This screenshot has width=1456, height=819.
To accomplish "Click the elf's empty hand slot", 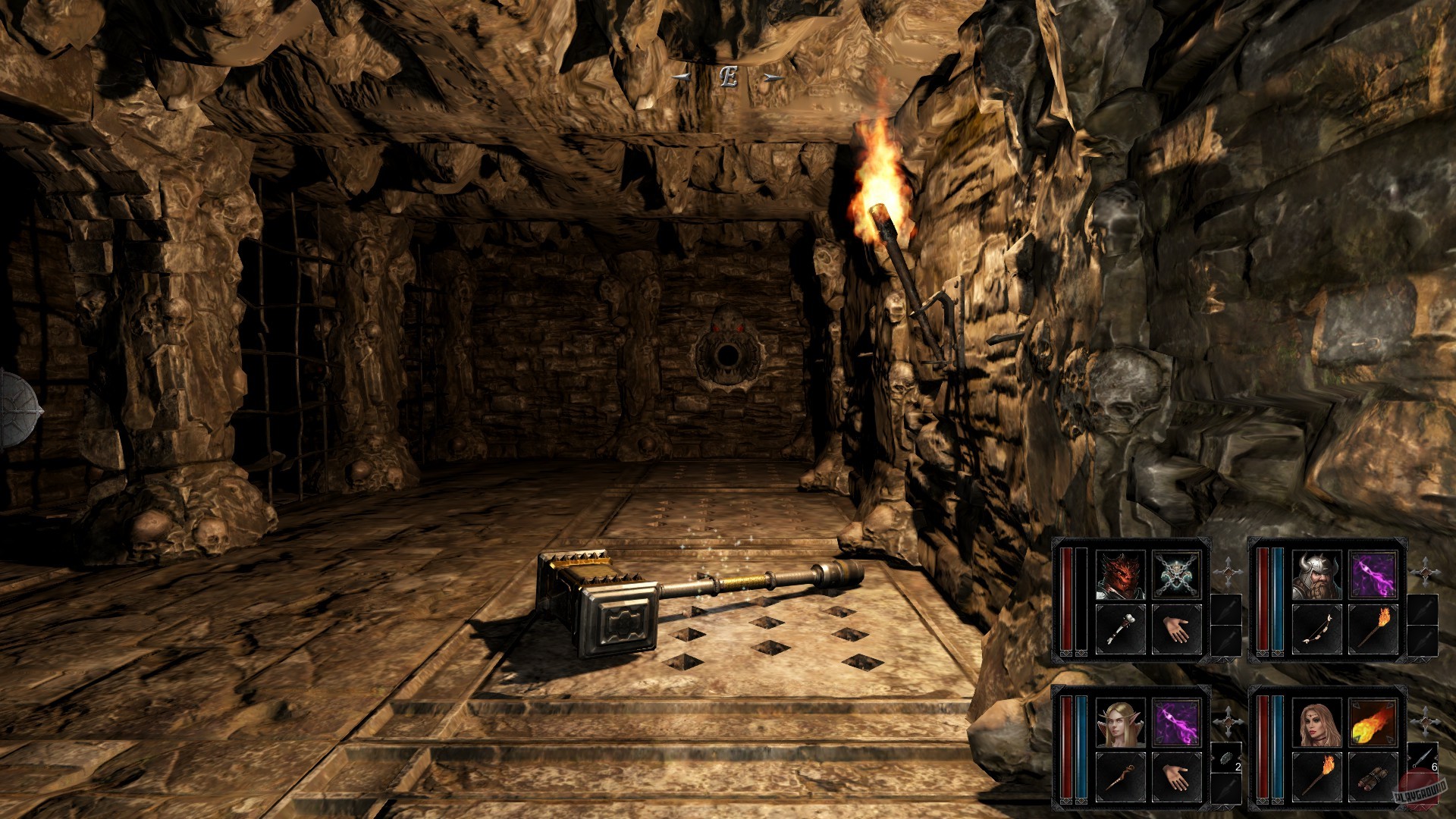I will click(x=1177, y=779).
